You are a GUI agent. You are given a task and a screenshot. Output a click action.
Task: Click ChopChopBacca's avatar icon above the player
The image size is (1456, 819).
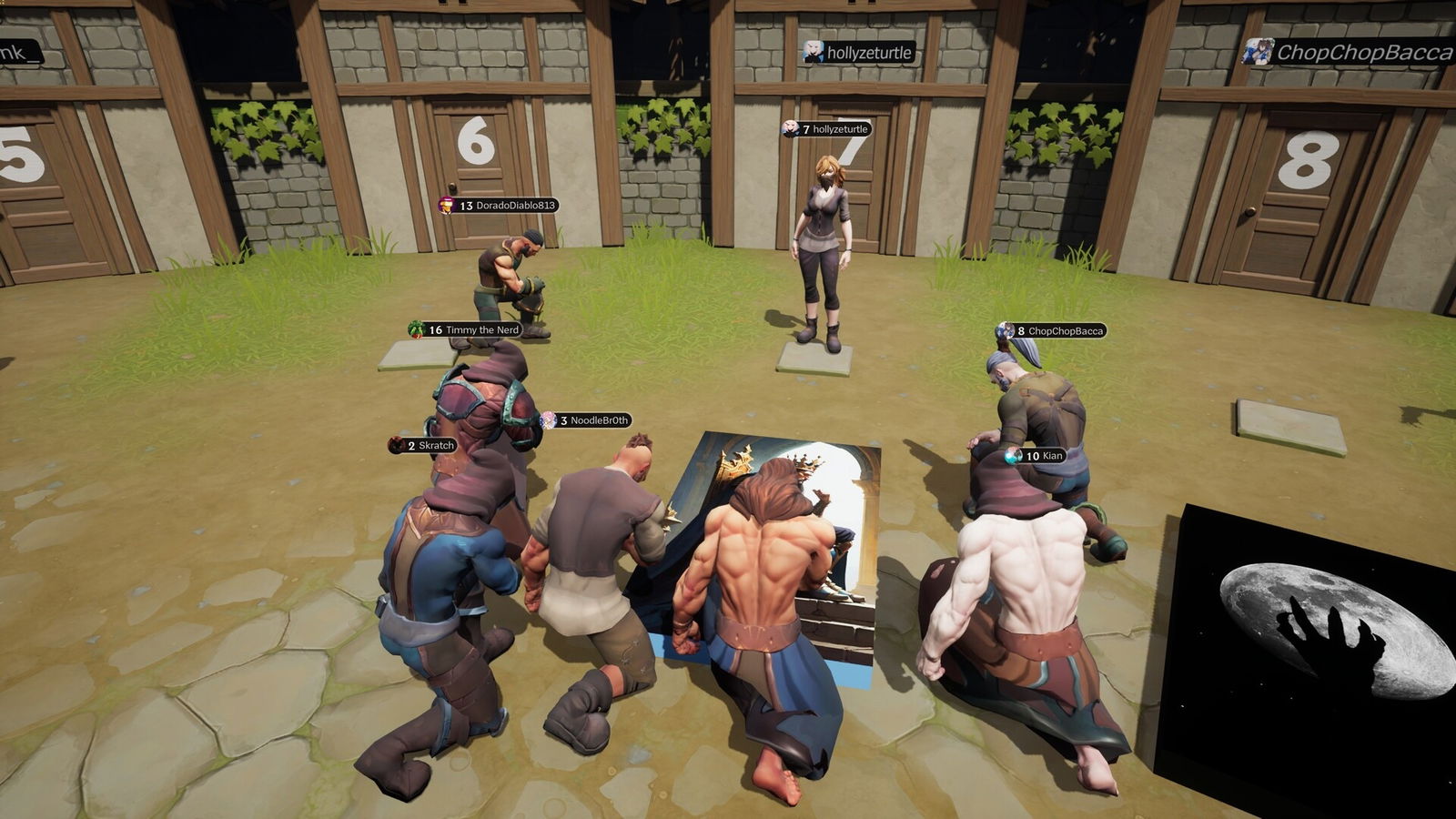pyautogui.click(x=1004, y=331)
